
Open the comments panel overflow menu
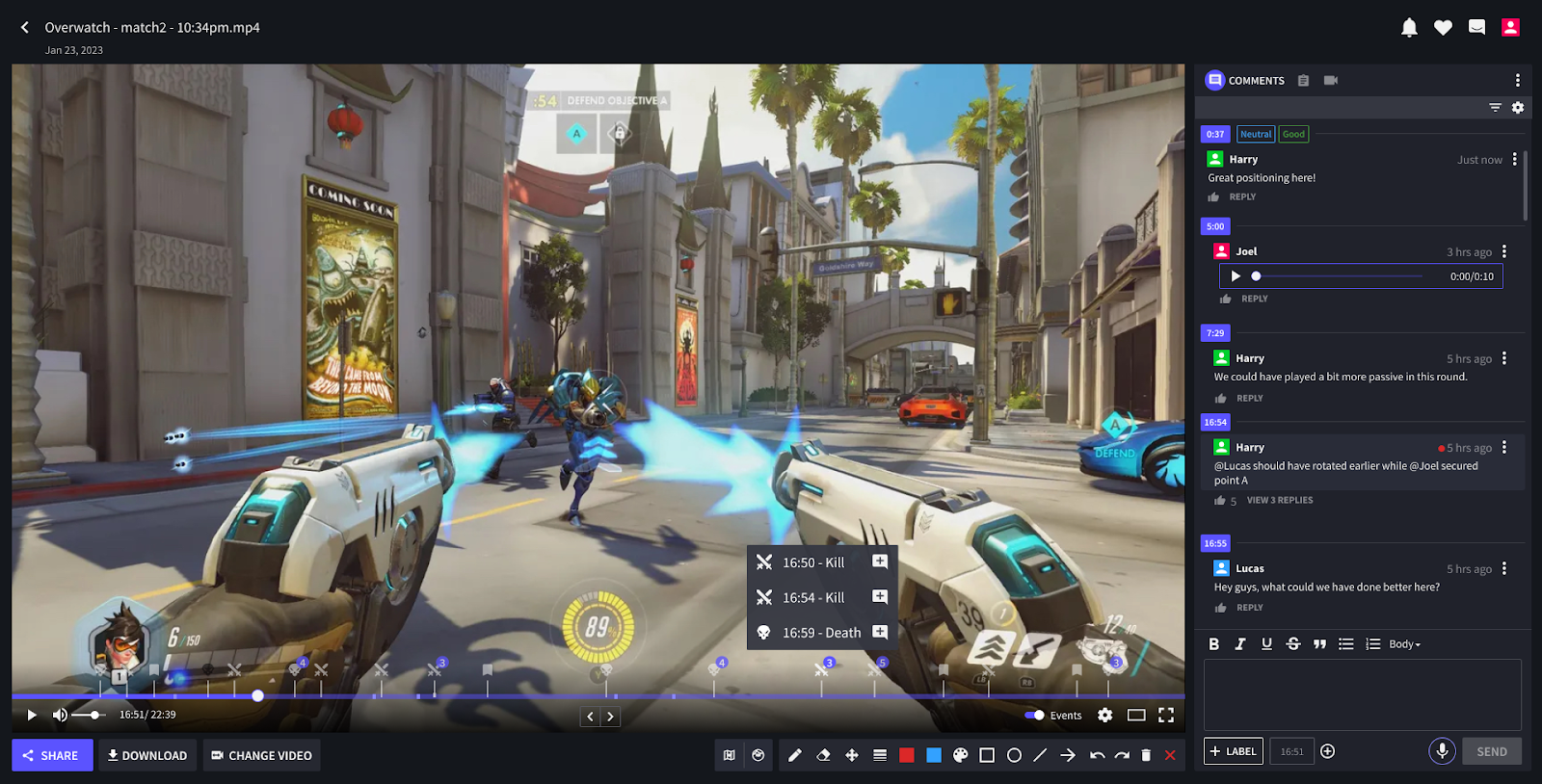pos(1518,80)
